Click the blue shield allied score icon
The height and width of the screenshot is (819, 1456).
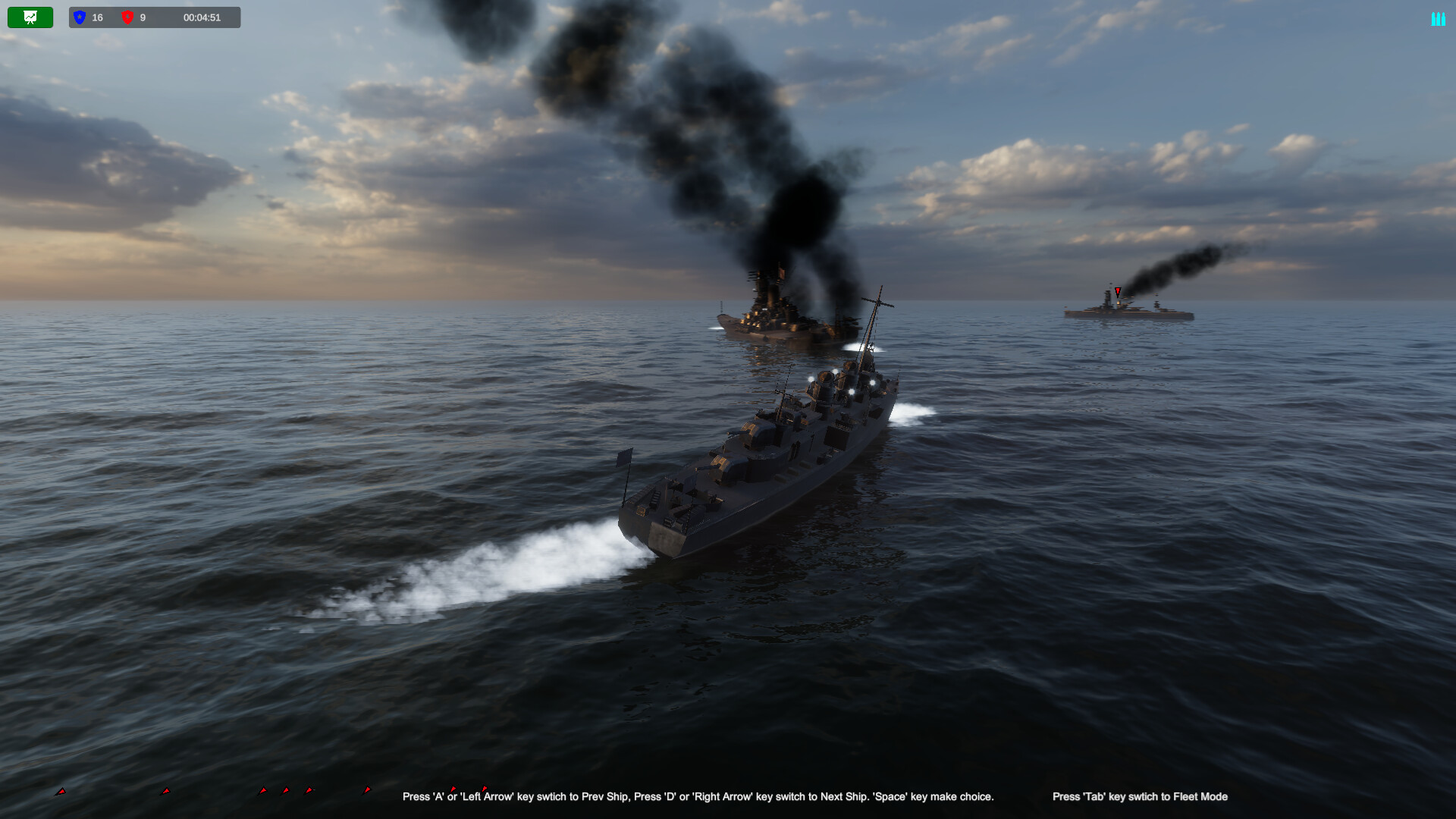click(80, 17)
